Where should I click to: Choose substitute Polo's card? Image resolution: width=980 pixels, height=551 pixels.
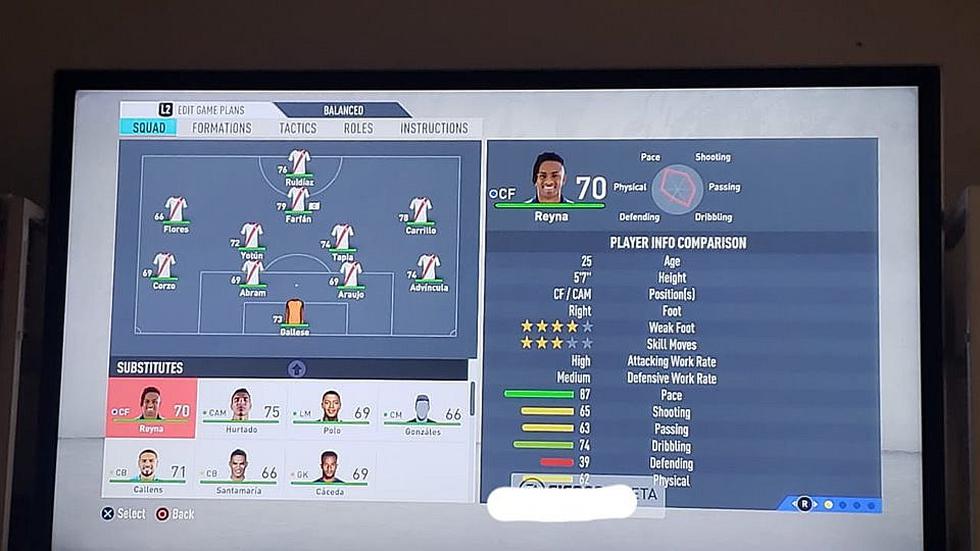(x=331, y=408)
